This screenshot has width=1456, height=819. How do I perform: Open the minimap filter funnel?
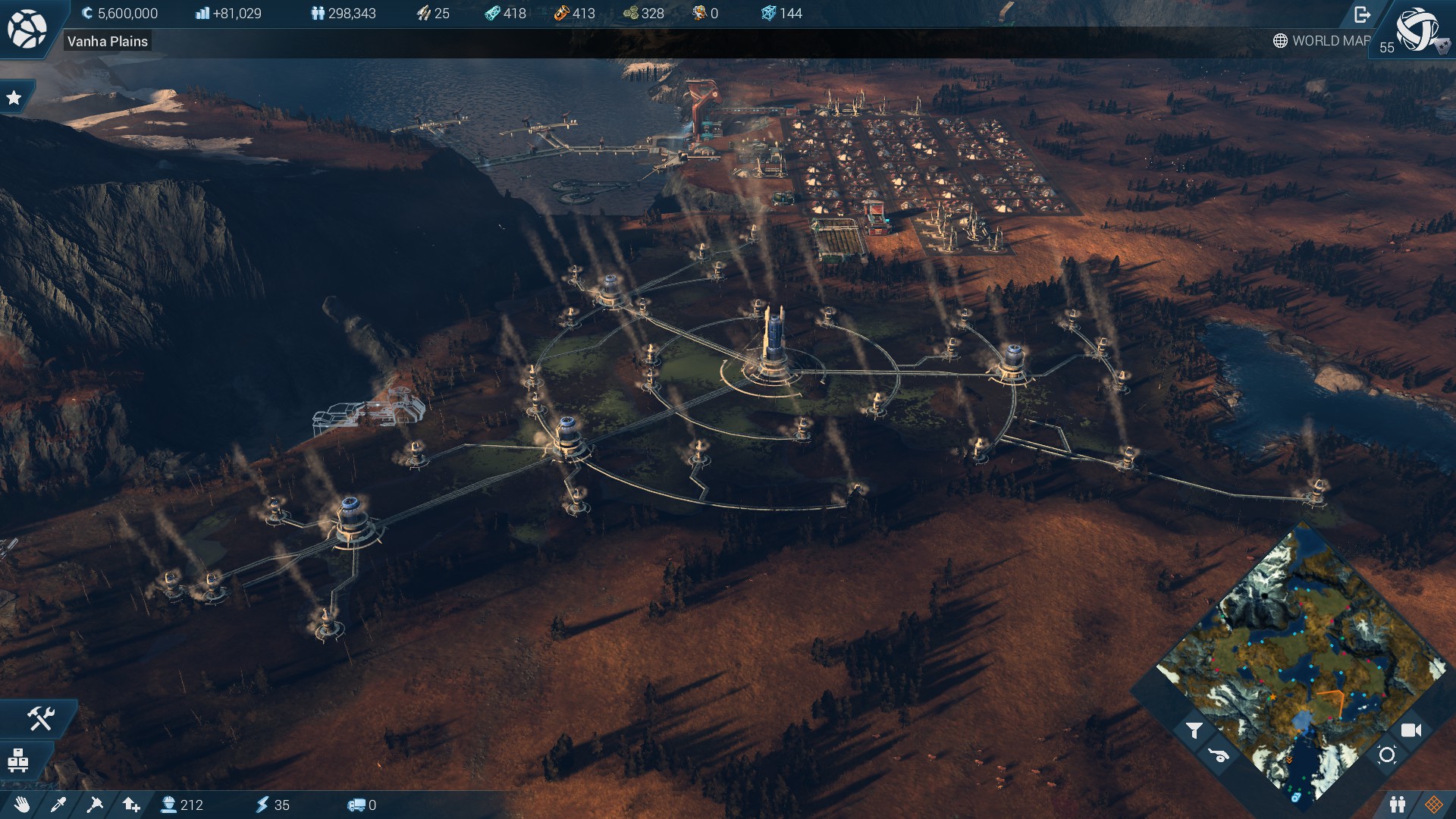click(1194, 730)
